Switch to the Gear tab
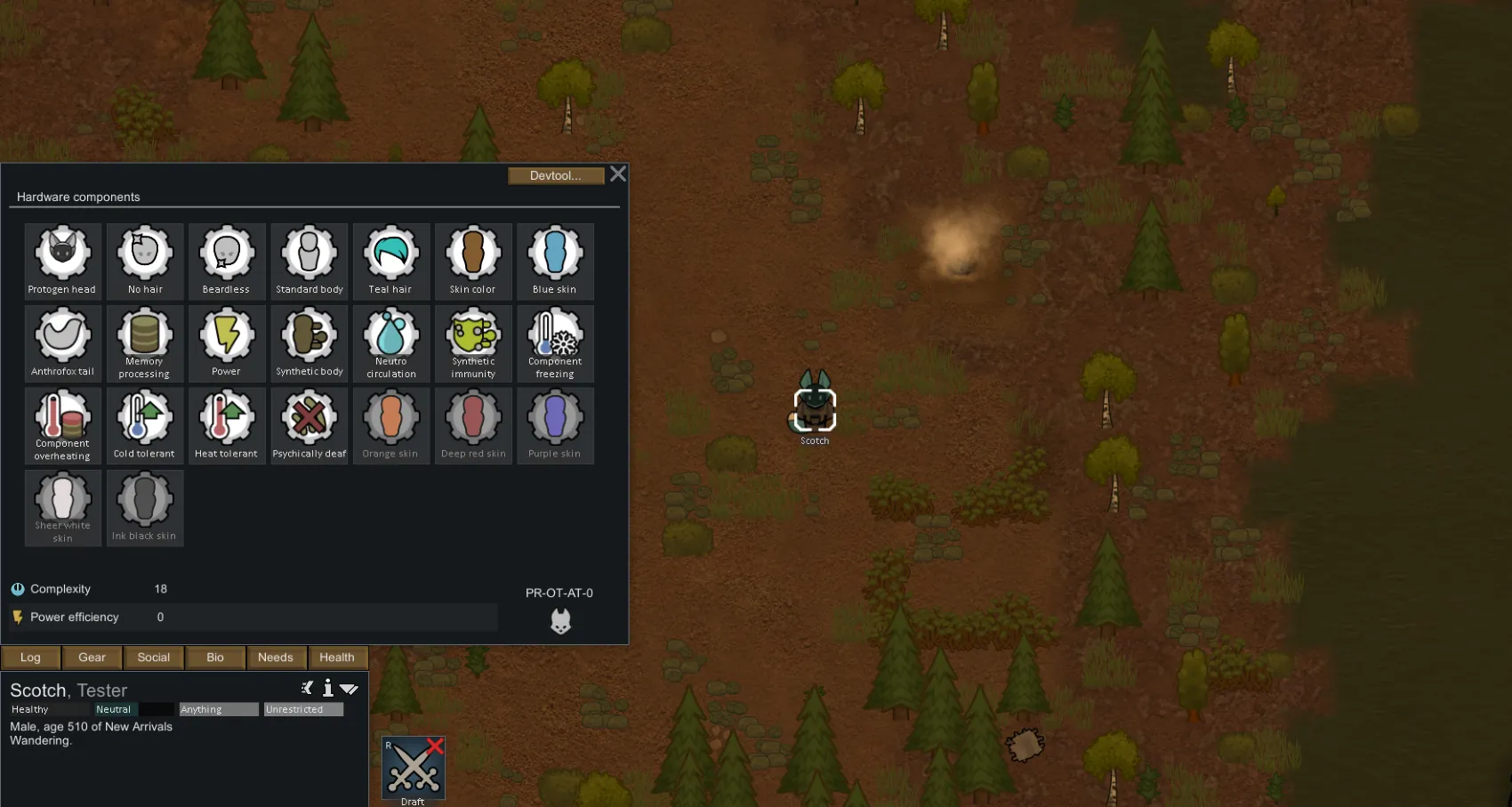Screen dimensions: 1512x807 click(x=92, y=658)
